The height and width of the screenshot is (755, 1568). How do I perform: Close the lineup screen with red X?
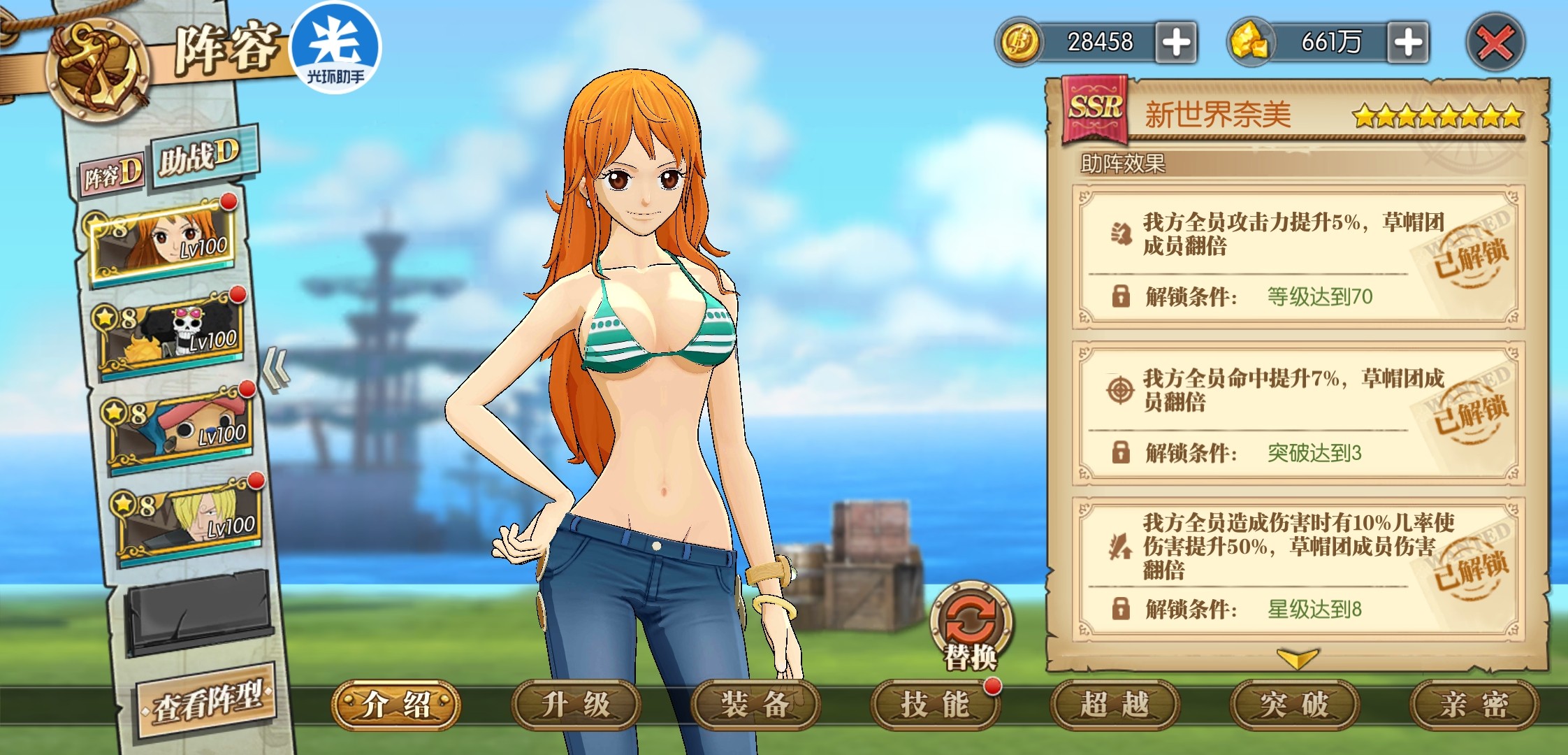[x=1495, y=43]
